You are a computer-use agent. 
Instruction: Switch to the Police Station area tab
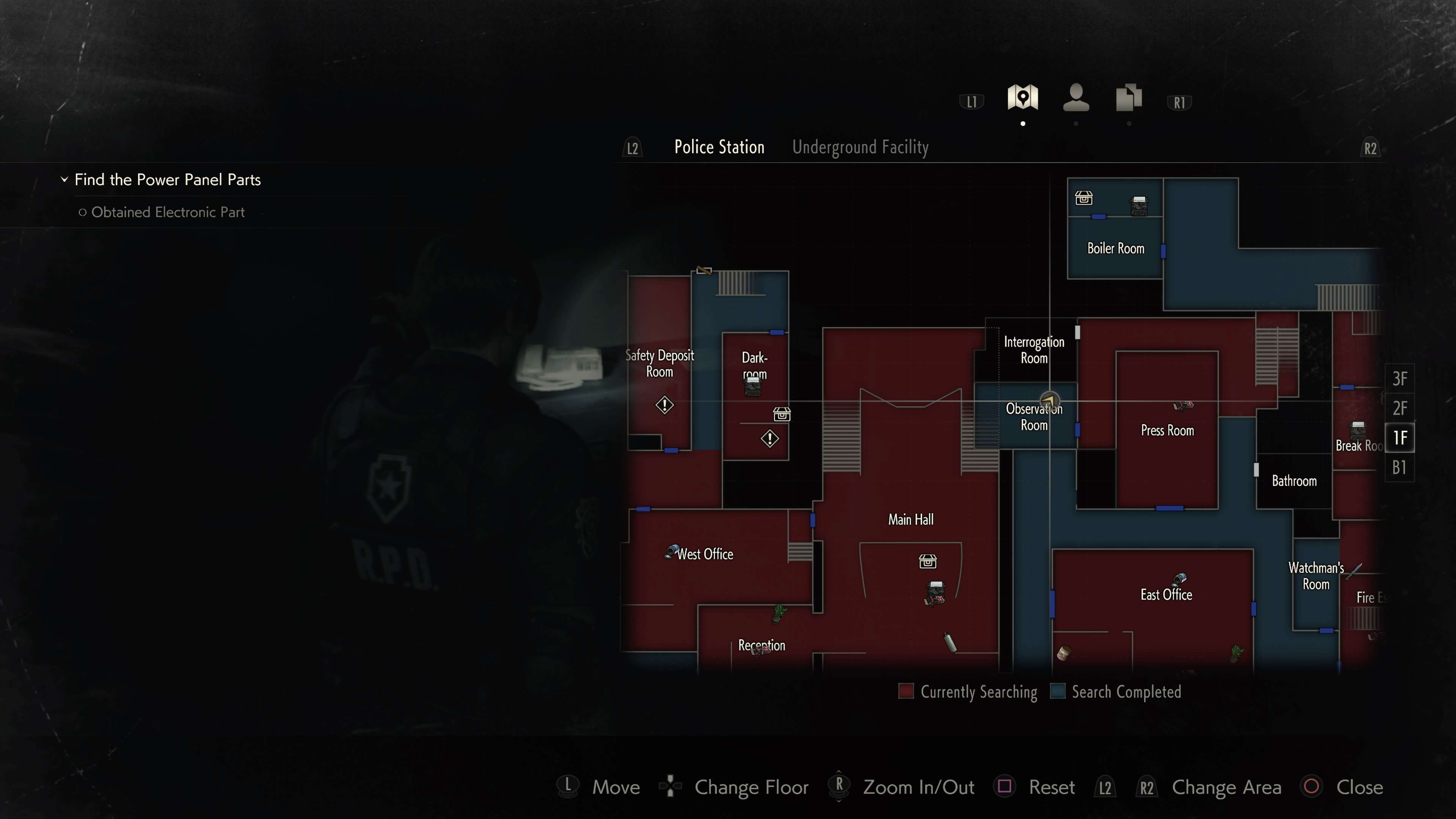coord(719,147)
